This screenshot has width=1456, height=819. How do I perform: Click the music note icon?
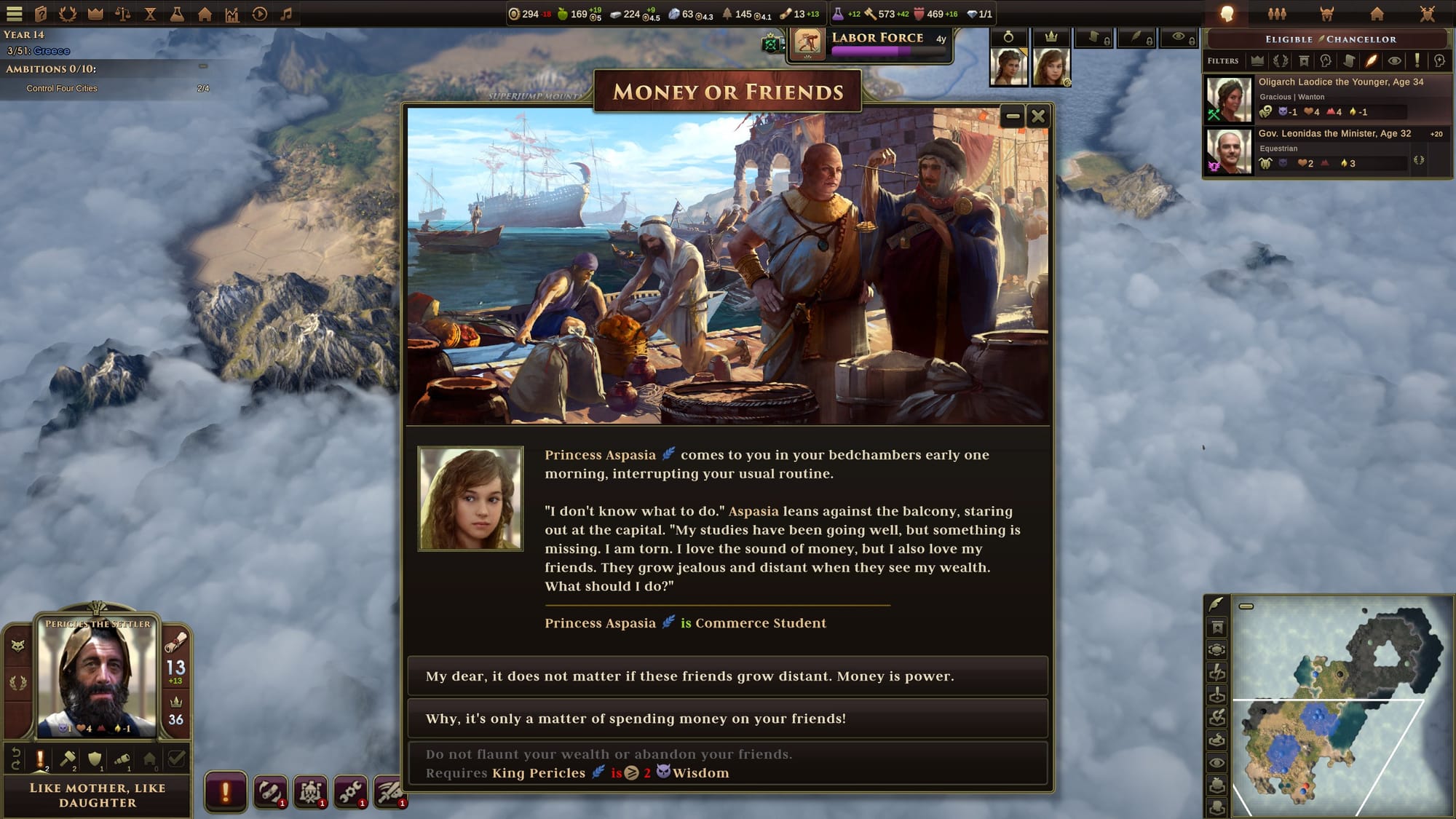coord(286,14)
